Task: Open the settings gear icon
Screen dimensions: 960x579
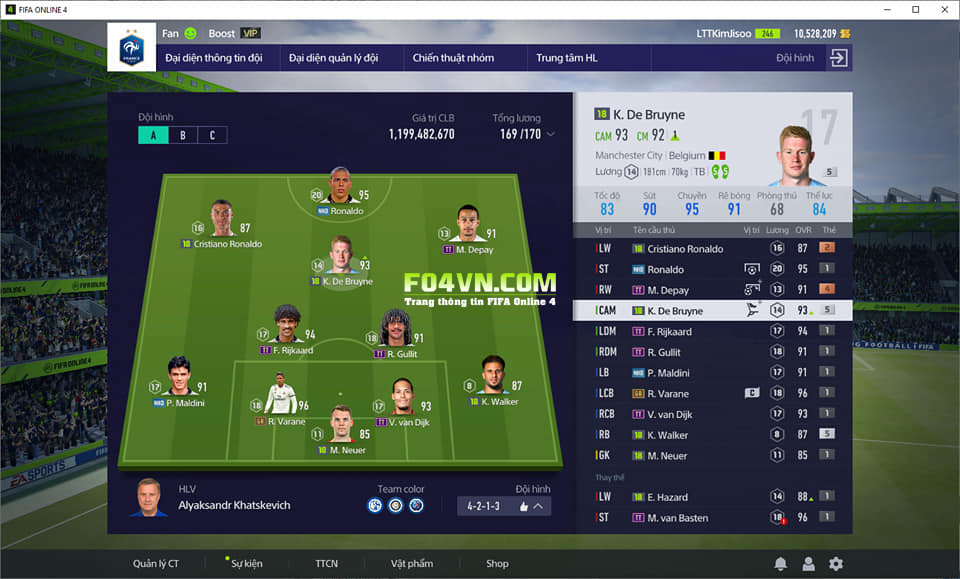Action: click(836, 564)
